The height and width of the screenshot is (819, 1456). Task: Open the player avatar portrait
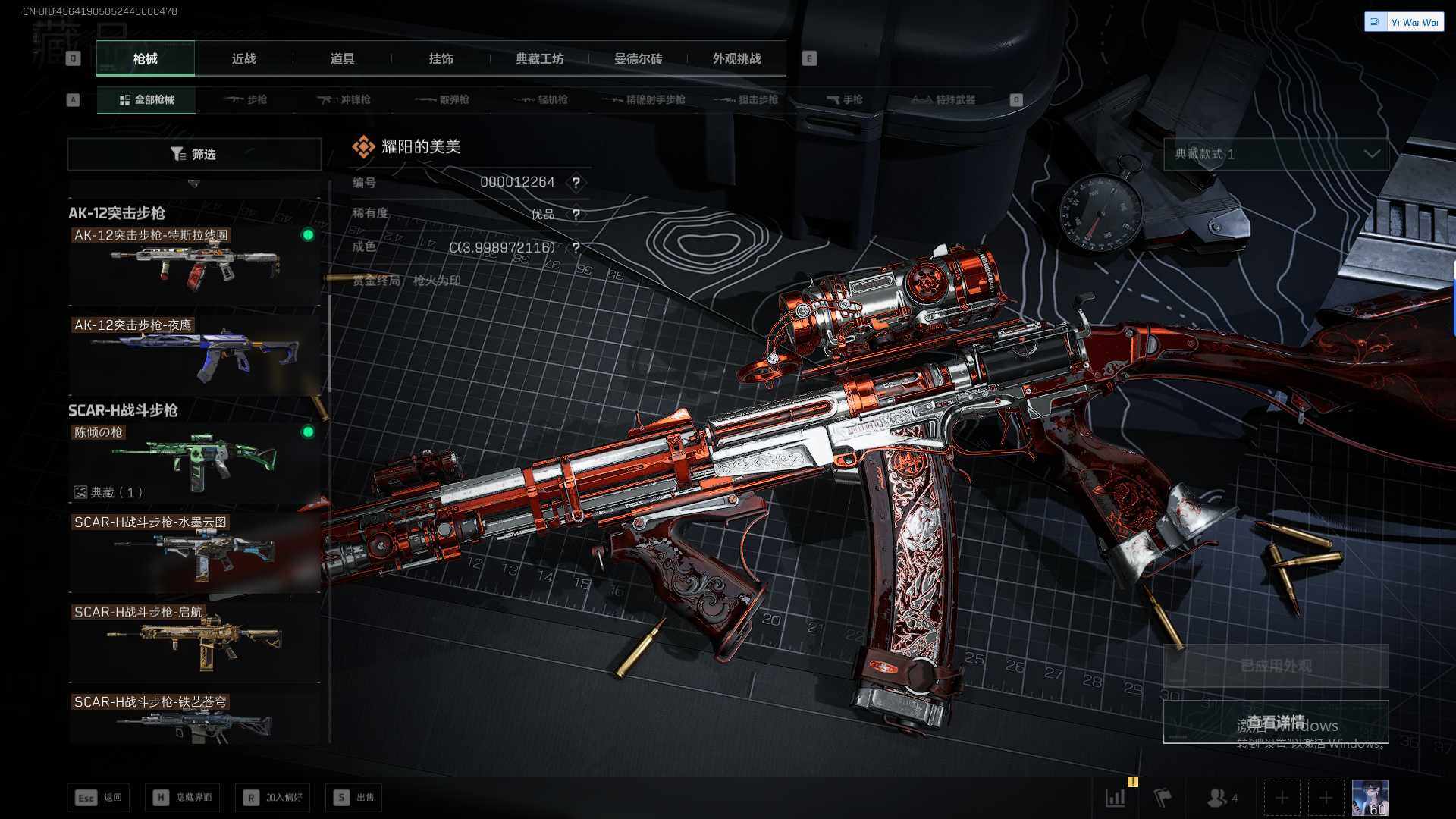(x=1370, y=798)
